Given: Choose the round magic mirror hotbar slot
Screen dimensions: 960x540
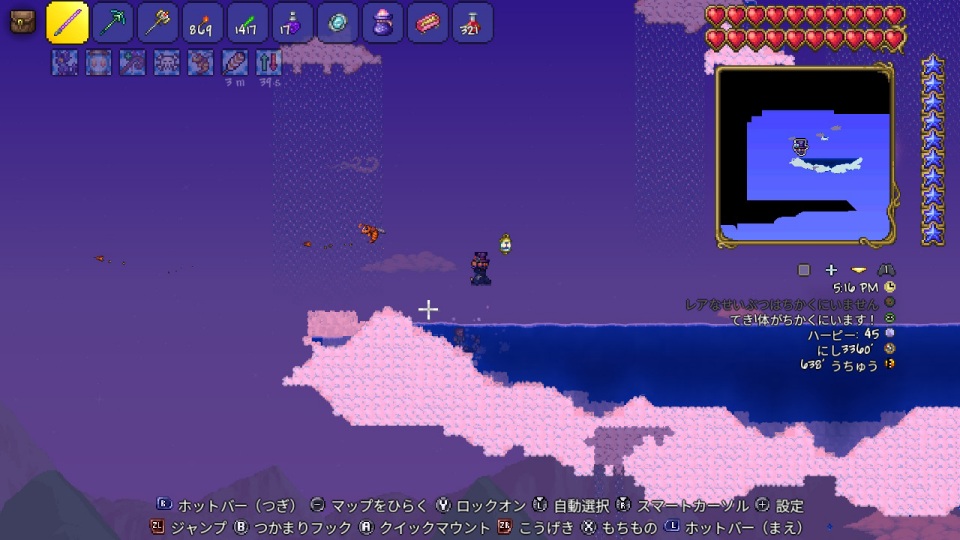Looking at the screenshot, I should (337, 23).
